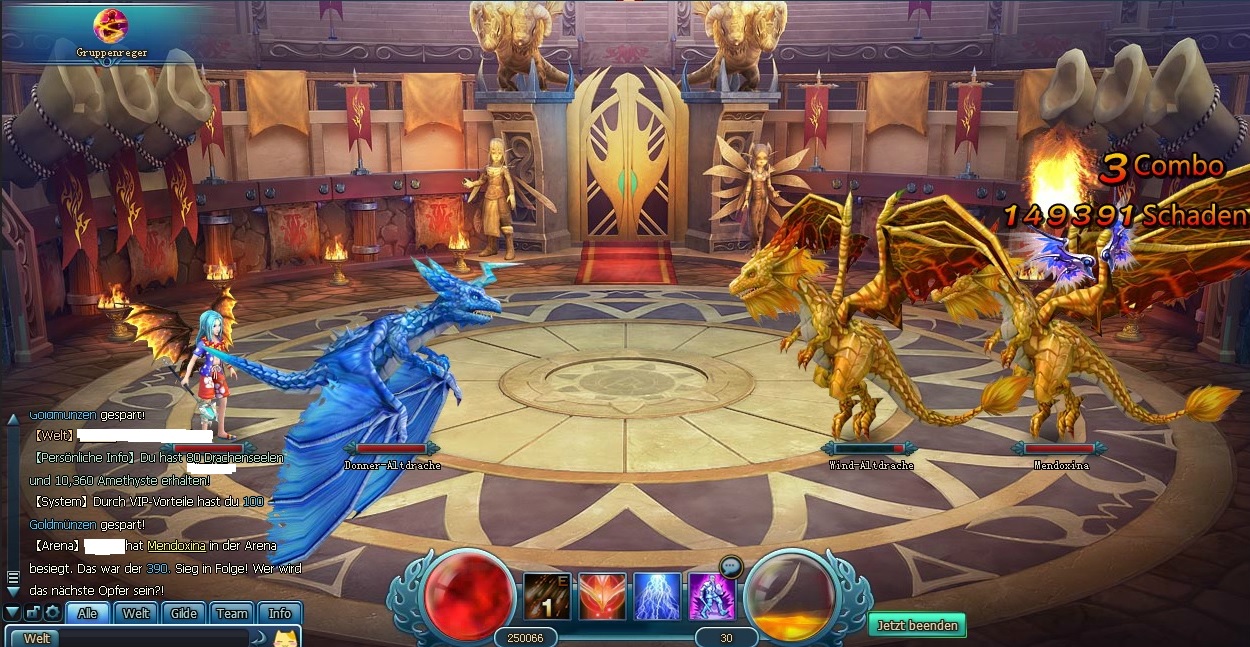Open the cat face emoji picker

287,638
